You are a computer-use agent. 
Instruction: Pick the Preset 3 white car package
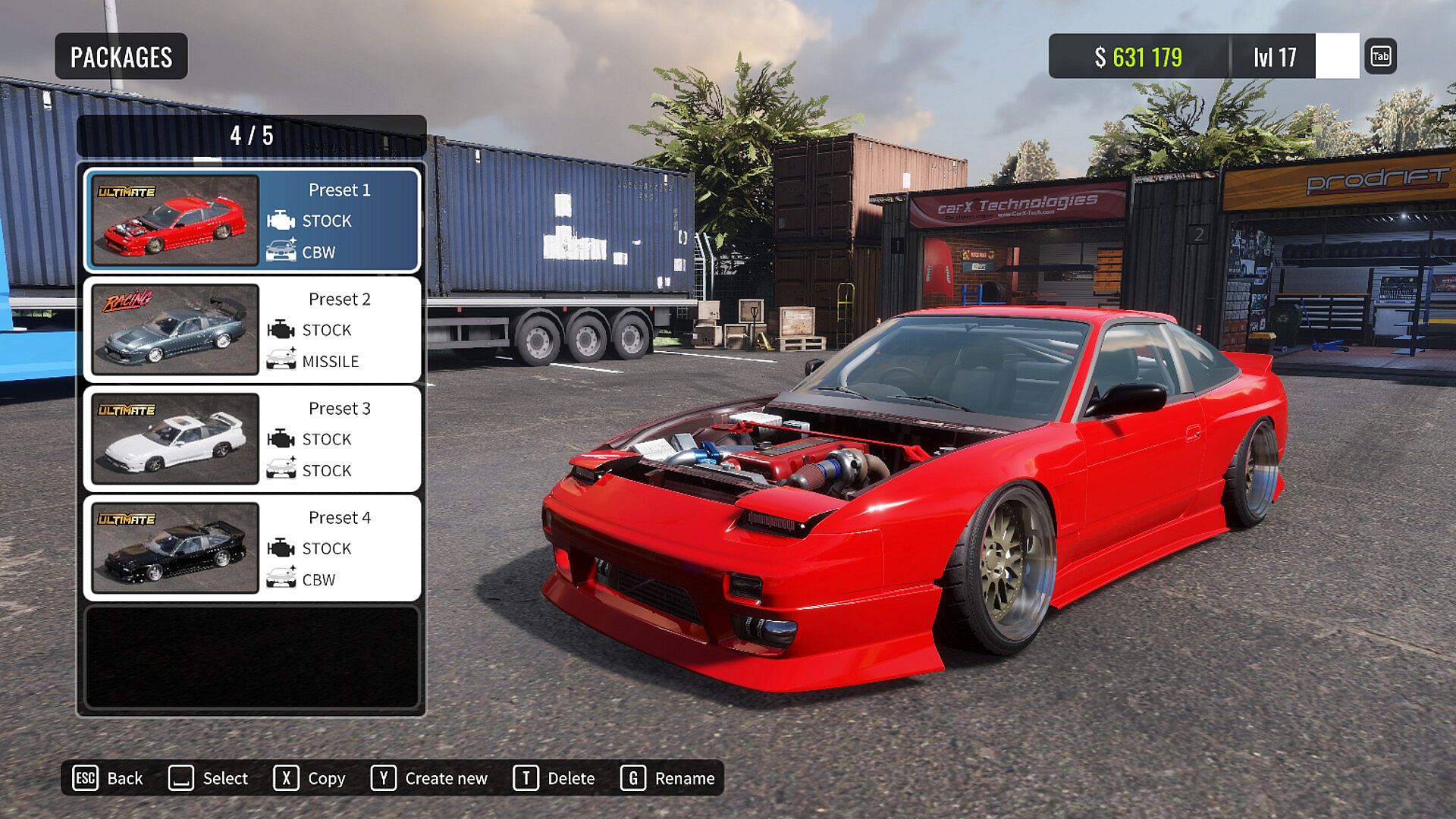tap(252, 438)
